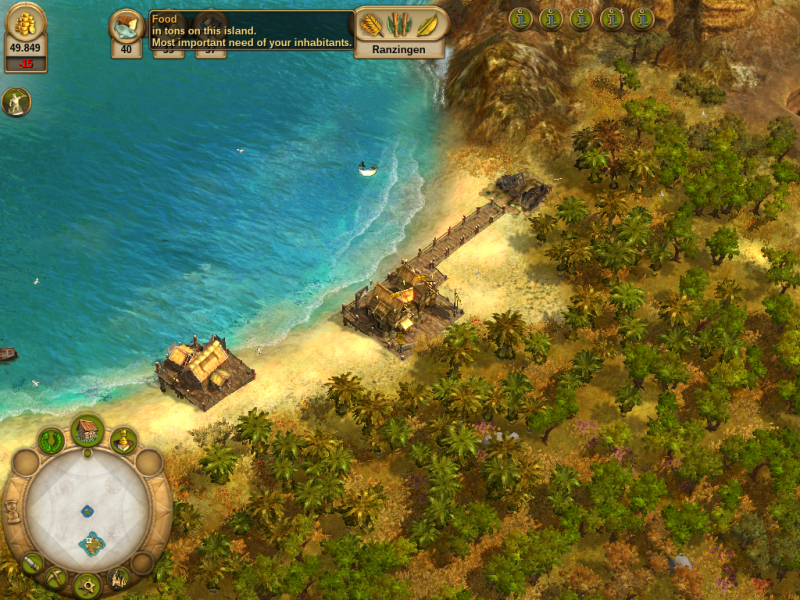
Task: Open the house construction menu
Action: pyautogui.click(x=87, y=431)
